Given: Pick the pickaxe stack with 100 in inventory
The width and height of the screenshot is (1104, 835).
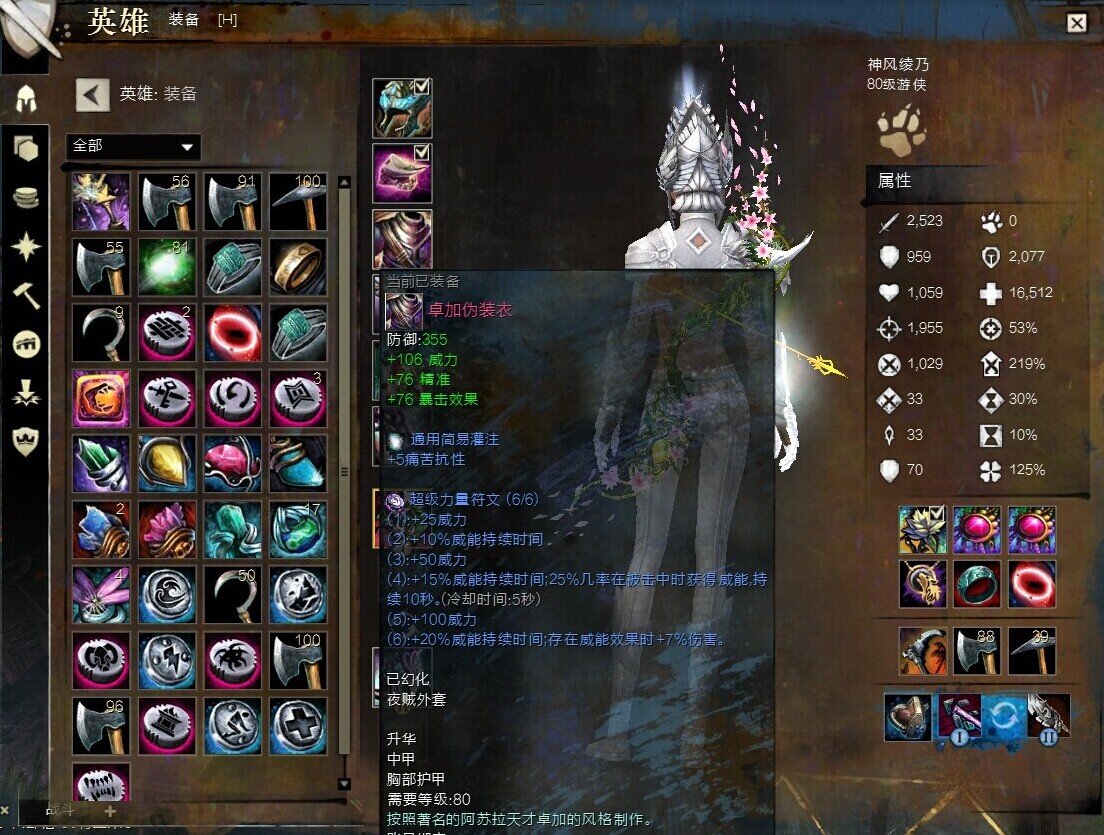Looking at the screenshot, I should click(297, 202).
